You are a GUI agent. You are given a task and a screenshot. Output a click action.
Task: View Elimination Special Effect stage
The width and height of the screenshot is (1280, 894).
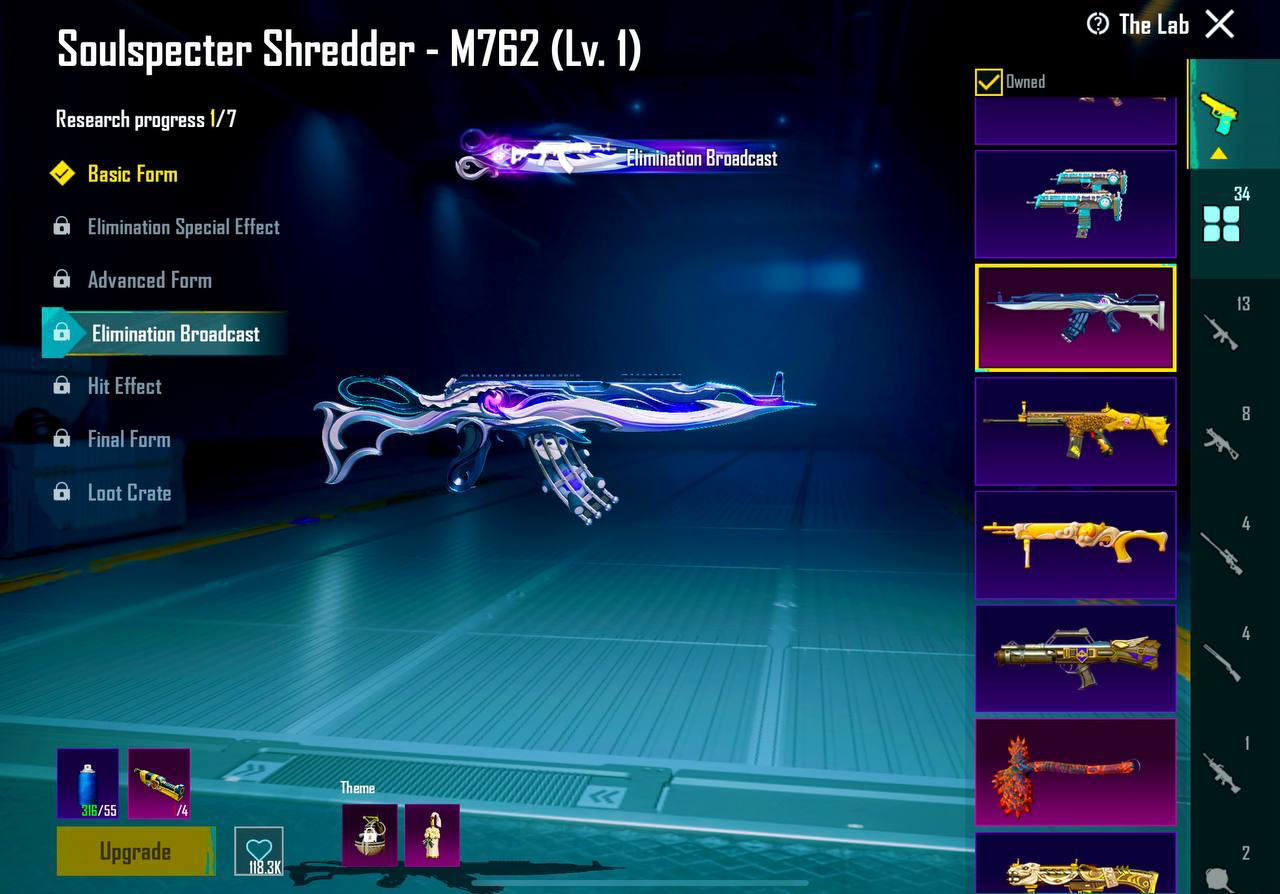pos(183,227)
